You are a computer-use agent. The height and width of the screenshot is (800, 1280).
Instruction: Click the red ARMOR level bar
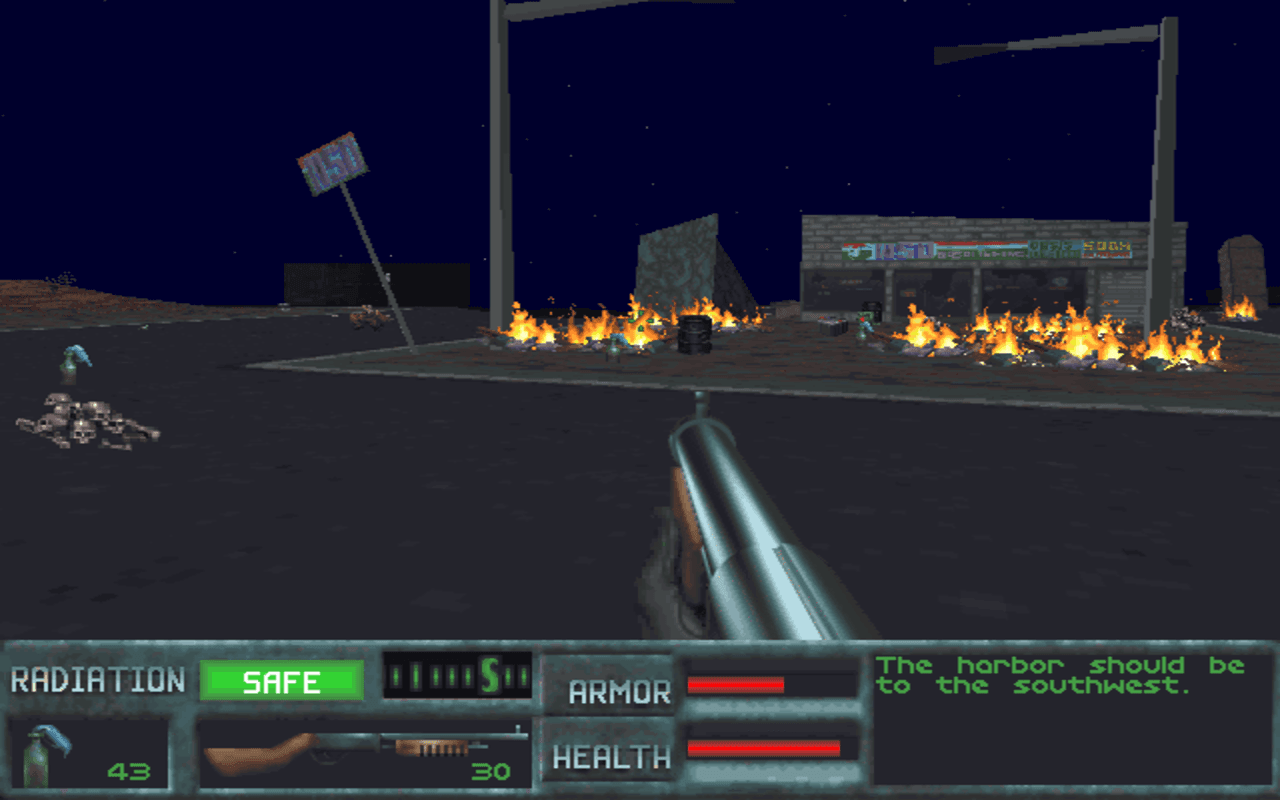pyautogui.click(x=735, y=687)
